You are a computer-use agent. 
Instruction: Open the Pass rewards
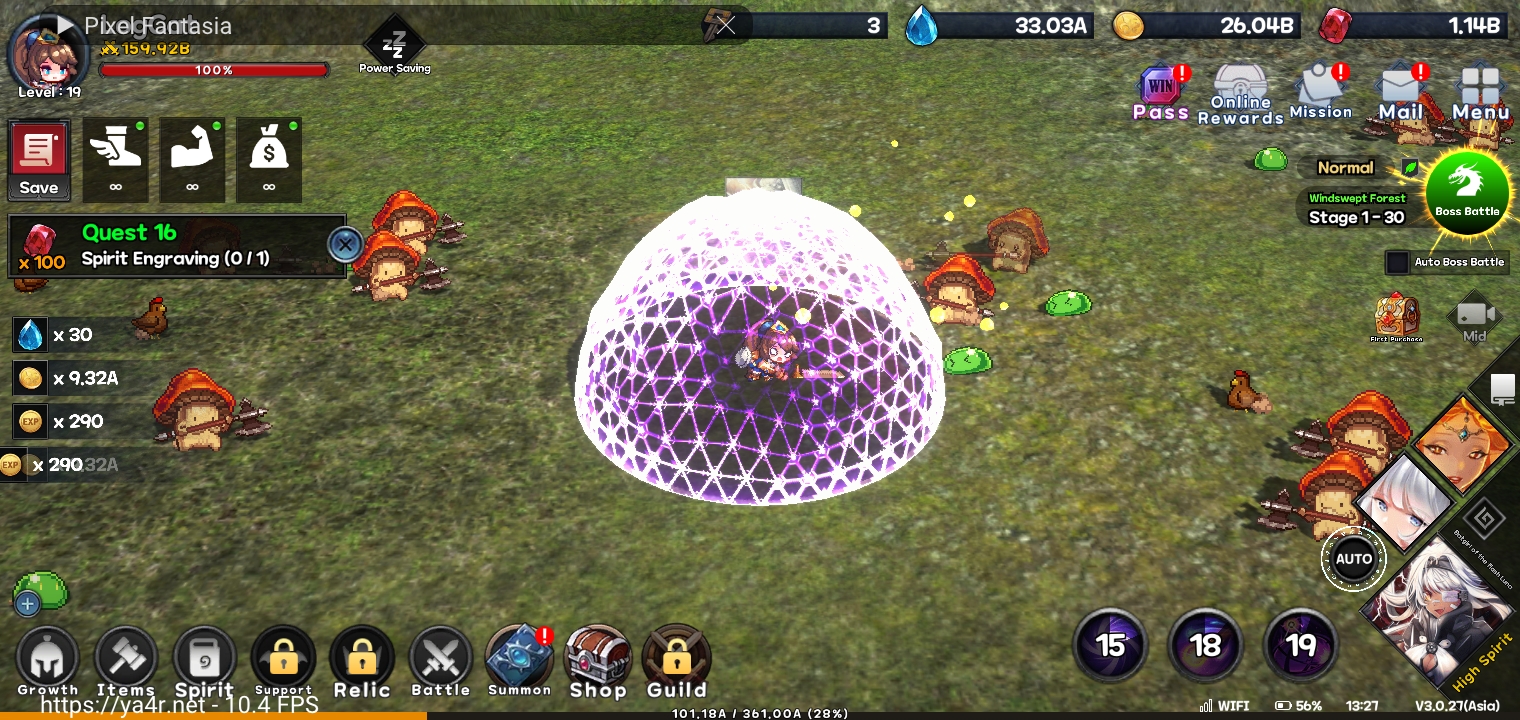(x=1161, y=93)
